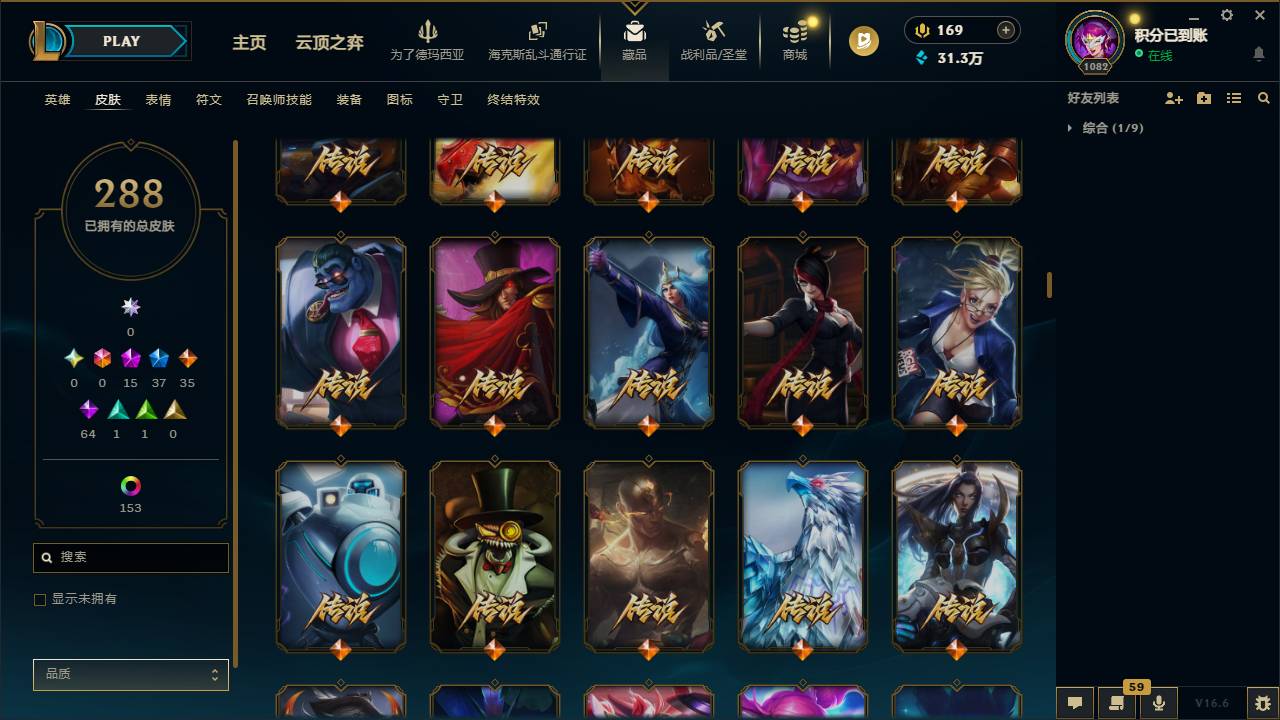Open the friends list search icon

click(x=1263, y=97)
